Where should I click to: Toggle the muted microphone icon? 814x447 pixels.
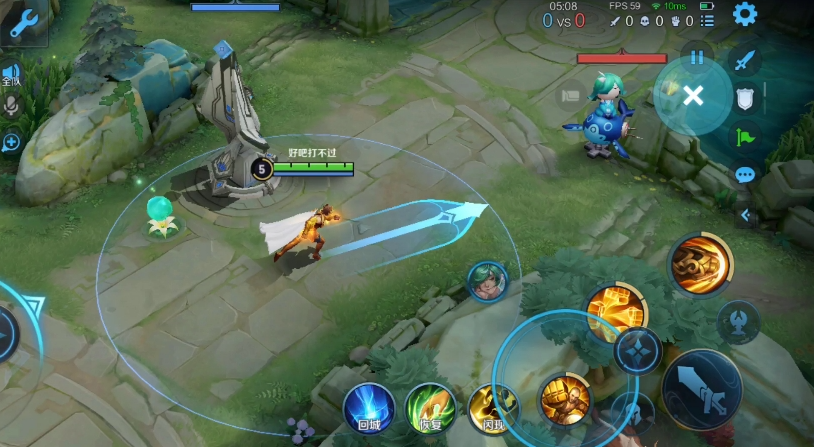click(x=12, y=105)
